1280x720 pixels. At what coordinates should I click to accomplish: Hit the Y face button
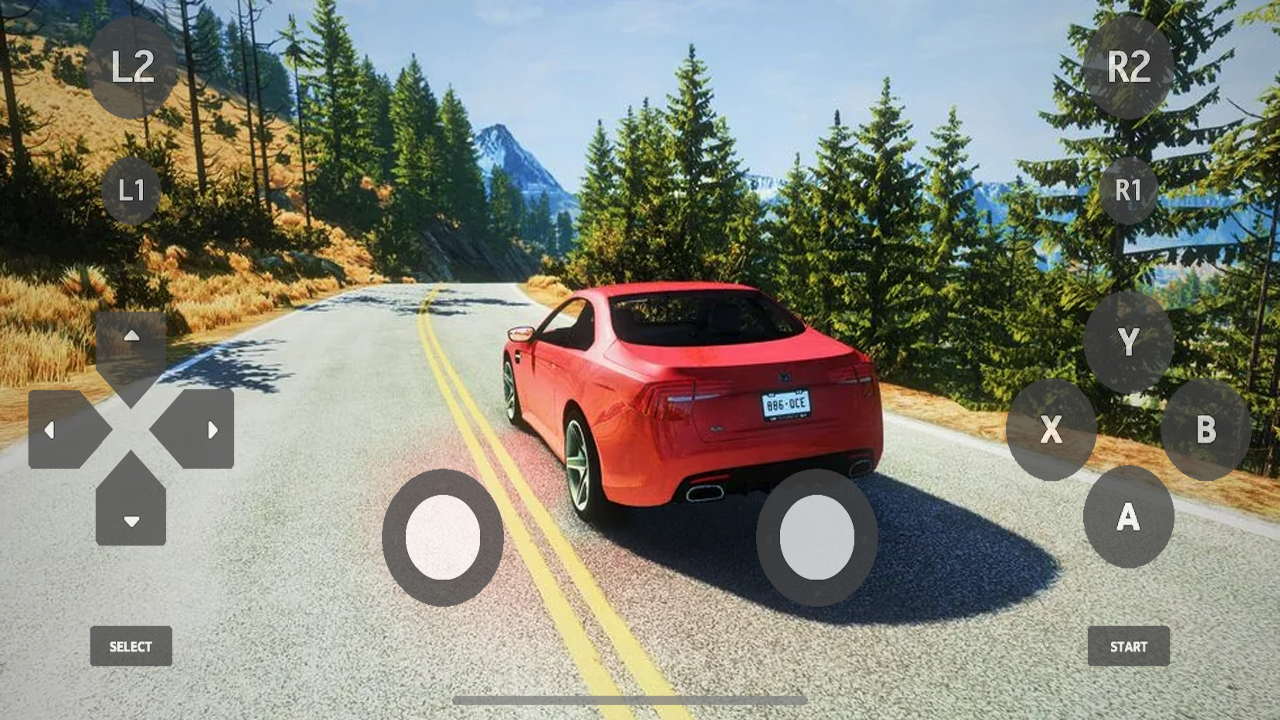(x=1128, y=342)
